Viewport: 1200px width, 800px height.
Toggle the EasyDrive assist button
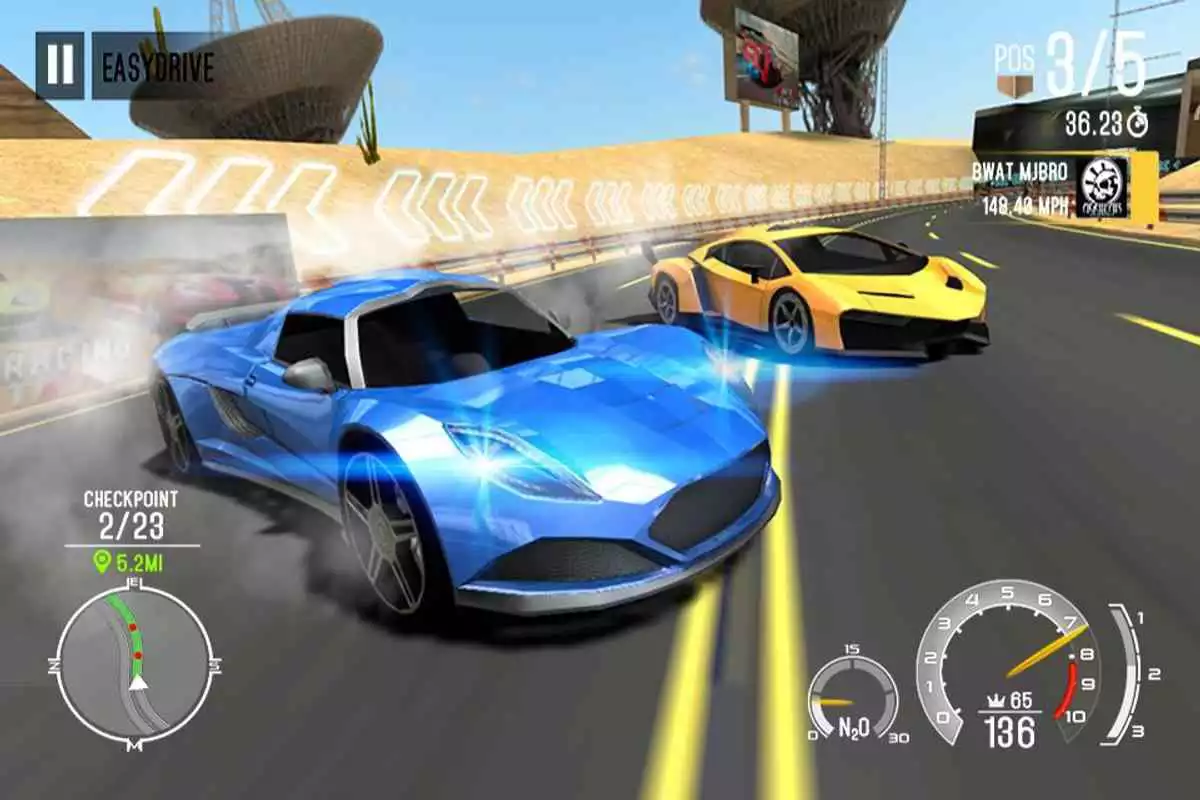tap(157, 66)
